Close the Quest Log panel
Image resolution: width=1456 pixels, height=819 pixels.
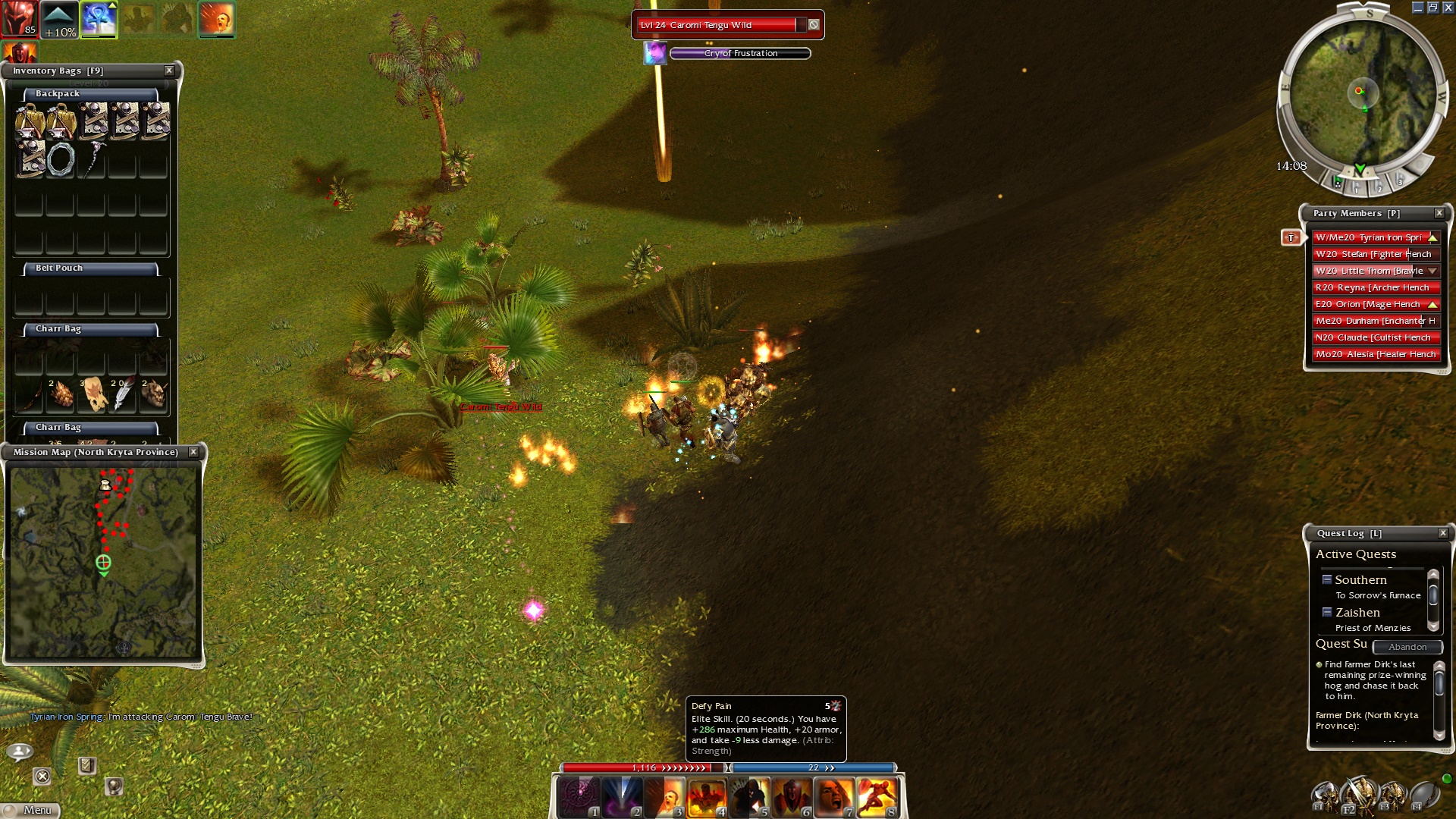1442,533
